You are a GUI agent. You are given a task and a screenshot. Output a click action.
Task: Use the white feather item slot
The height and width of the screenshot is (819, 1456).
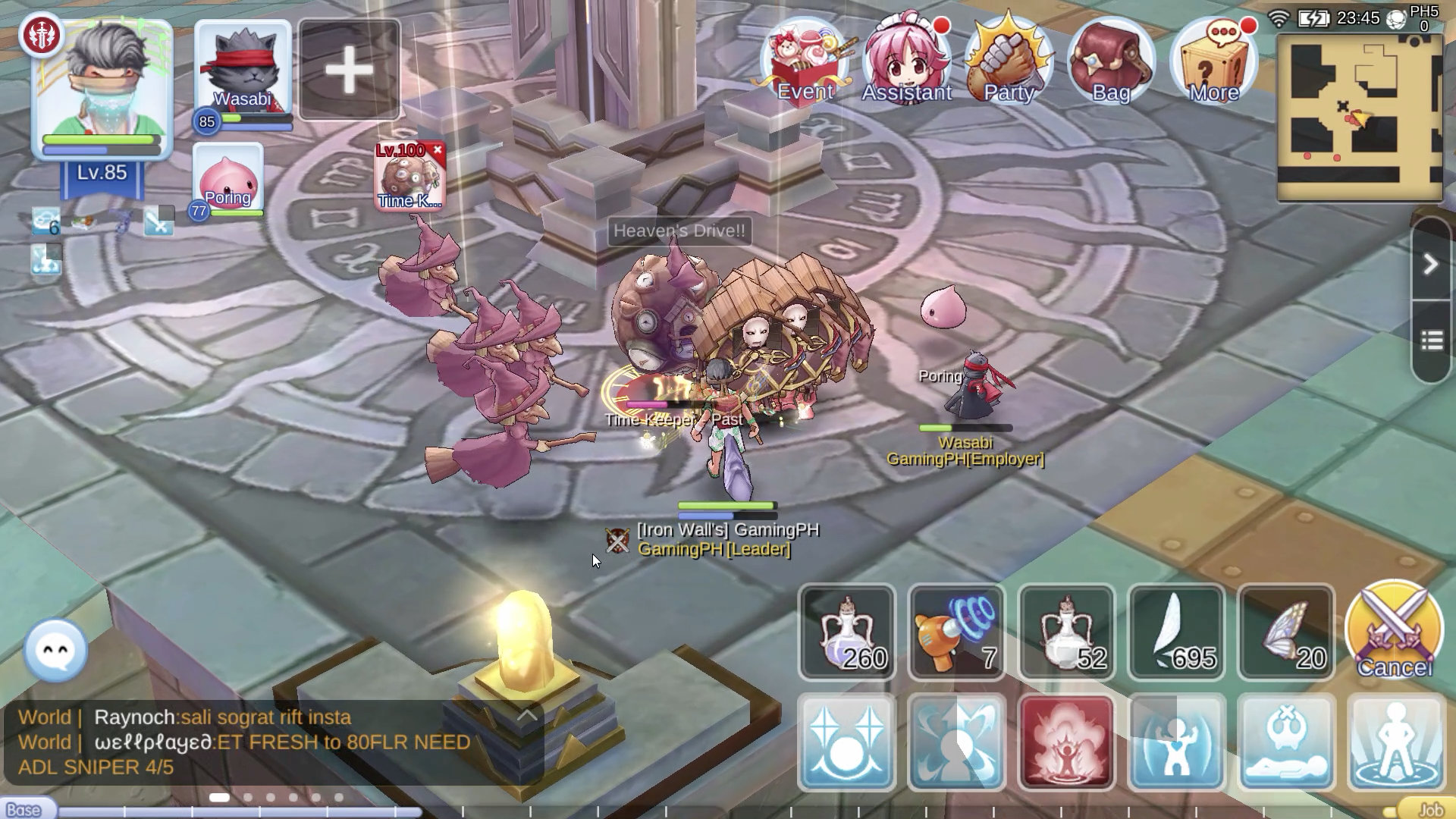point(1176,632)
